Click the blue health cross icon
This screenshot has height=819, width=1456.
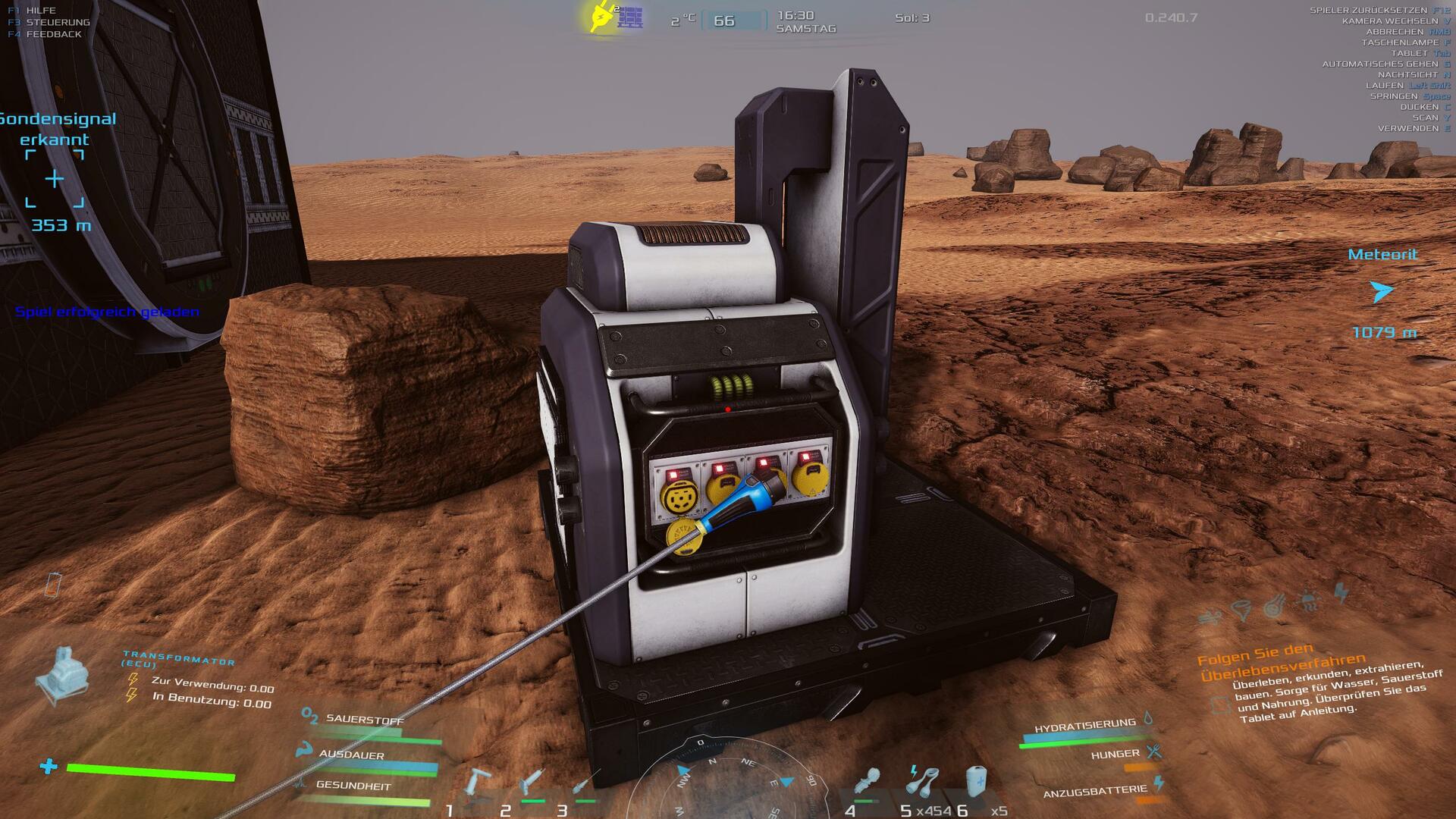pos(49,767)
